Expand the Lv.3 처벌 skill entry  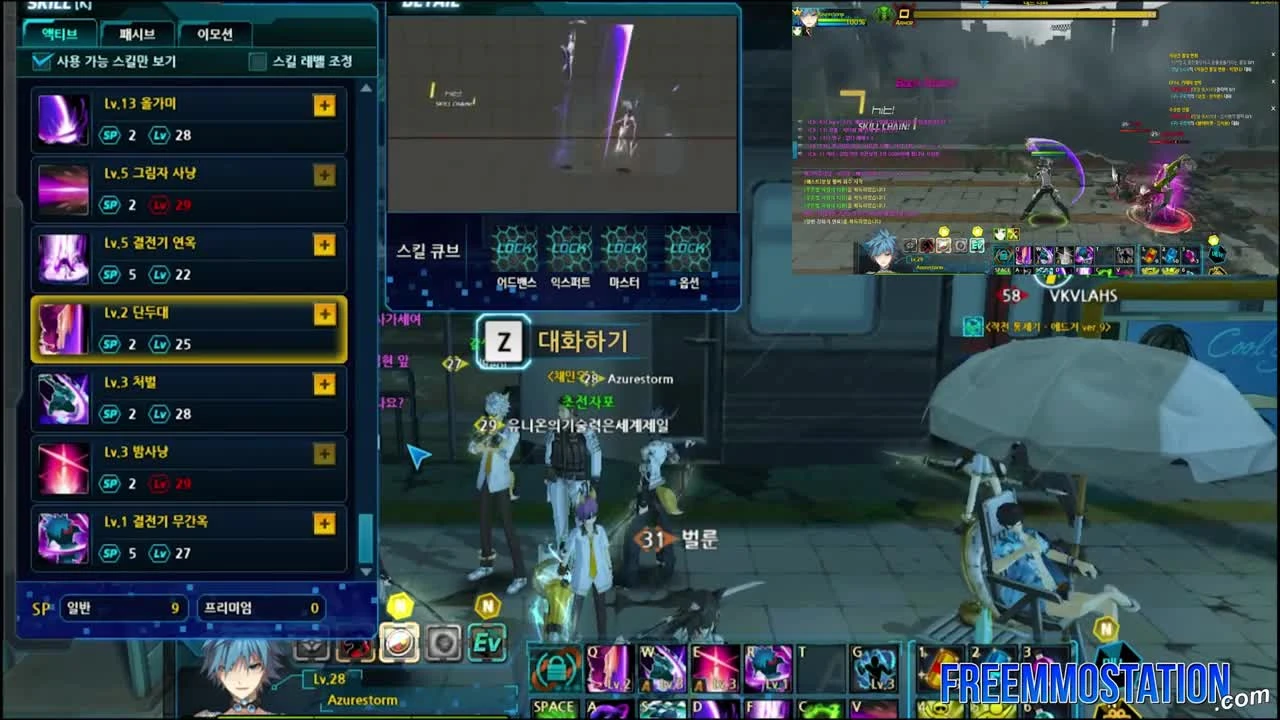tap(324, 384)
